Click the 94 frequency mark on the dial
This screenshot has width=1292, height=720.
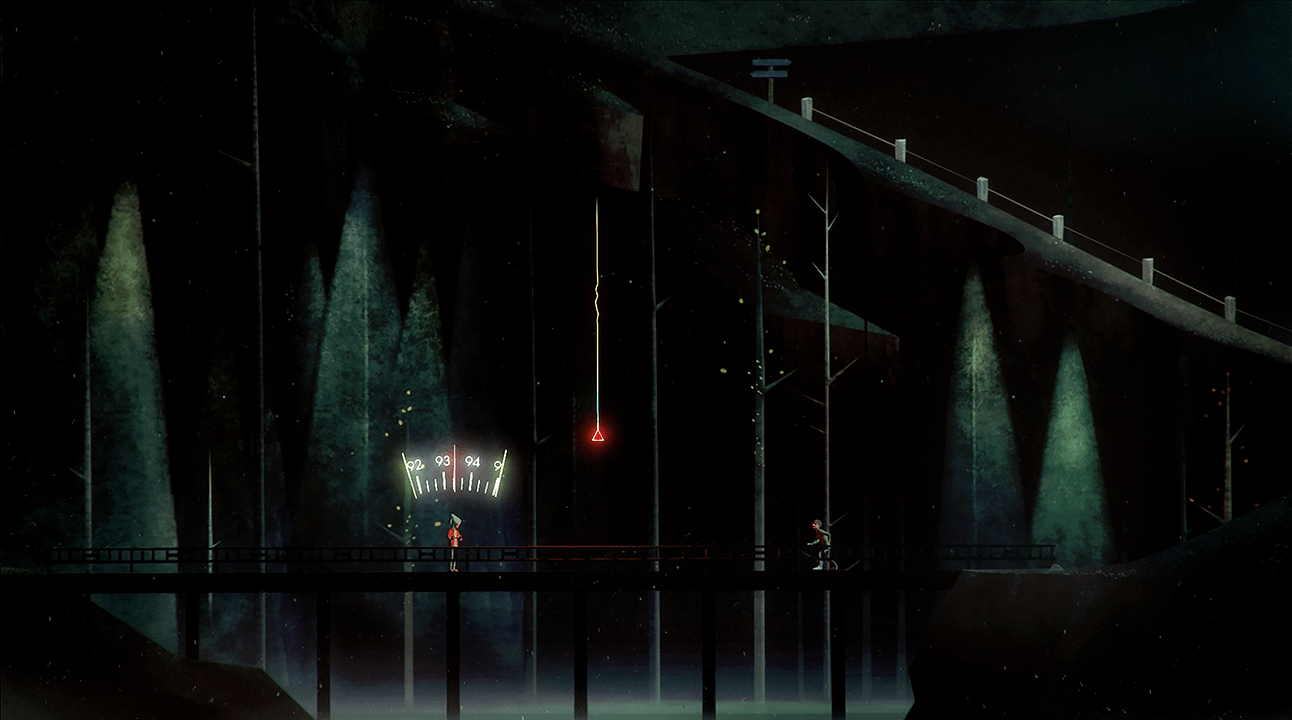(x=472, y=461)
